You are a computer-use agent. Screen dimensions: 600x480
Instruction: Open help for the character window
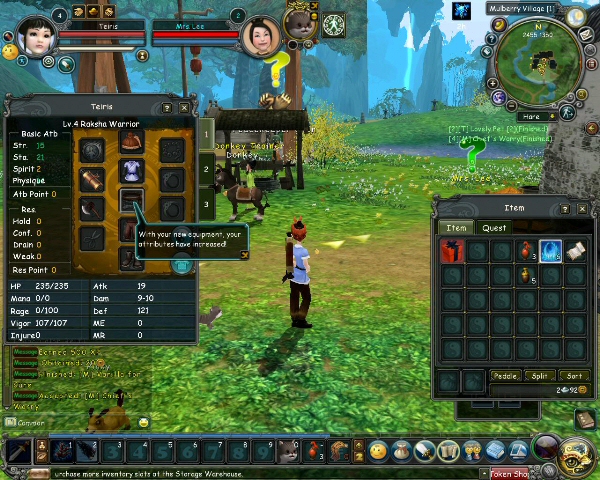pos(168,108)
